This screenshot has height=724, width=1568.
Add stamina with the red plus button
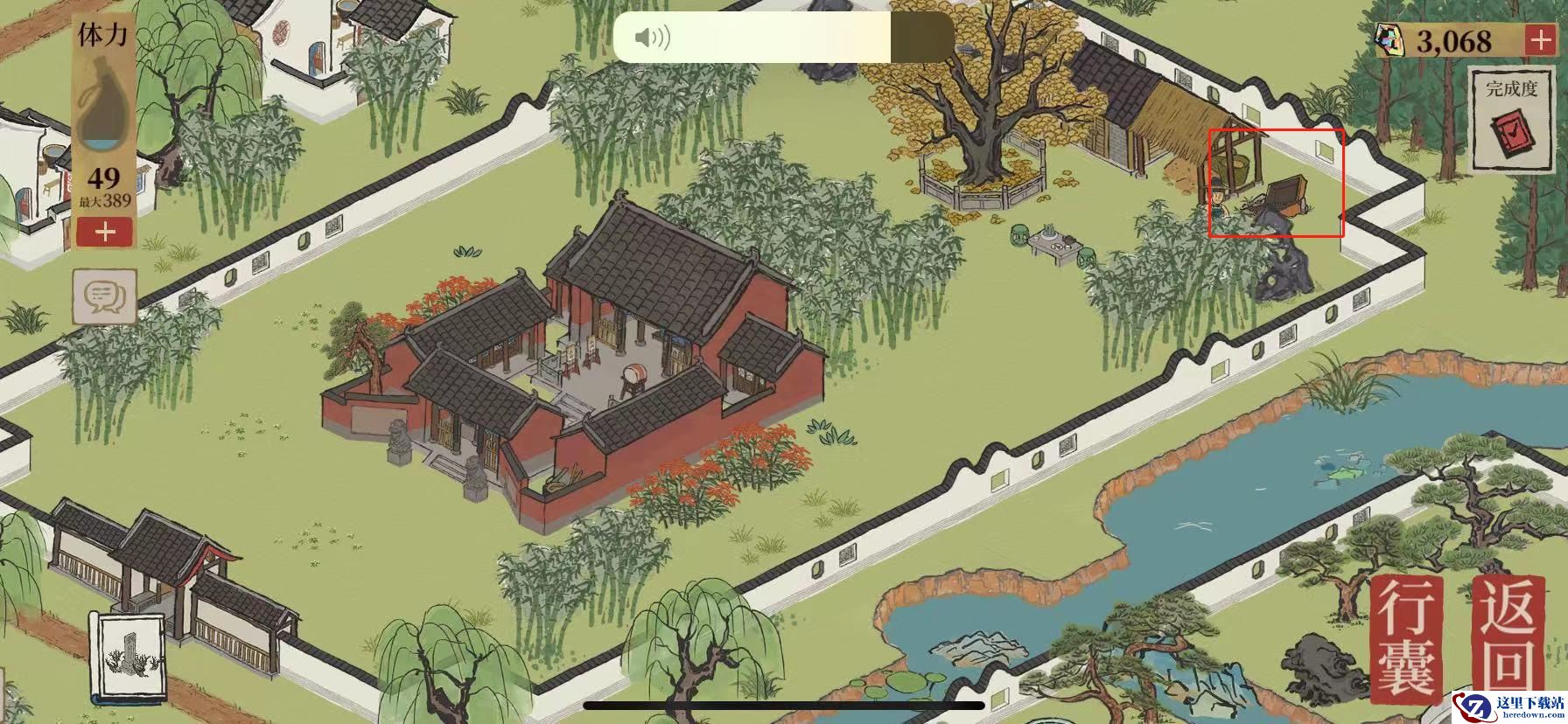[105, 232]
